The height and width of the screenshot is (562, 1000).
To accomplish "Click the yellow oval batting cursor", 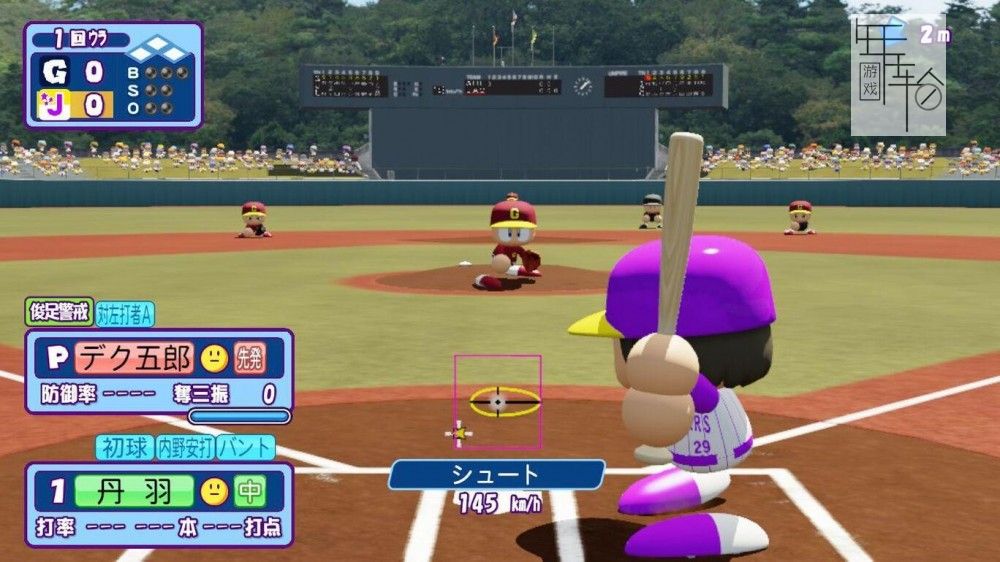I will pos(504,401).
